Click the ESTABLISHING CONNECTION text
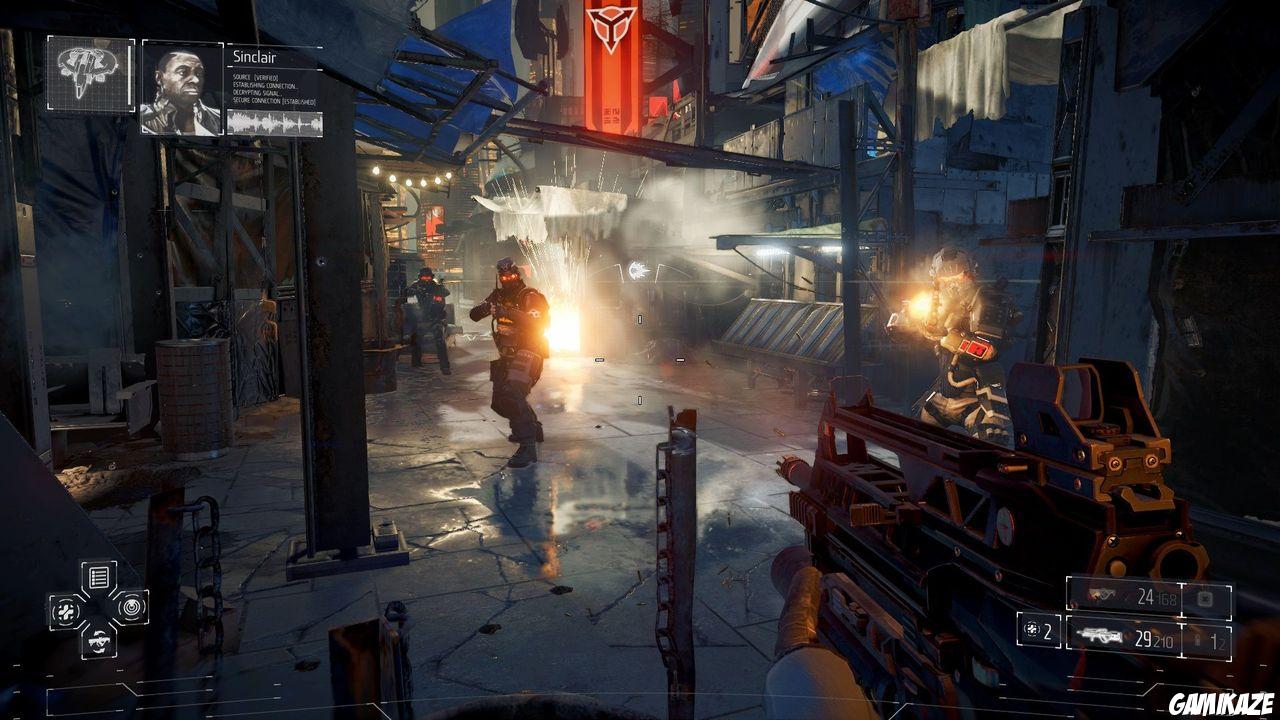The image size is (1280, 720). pos(265,85)
